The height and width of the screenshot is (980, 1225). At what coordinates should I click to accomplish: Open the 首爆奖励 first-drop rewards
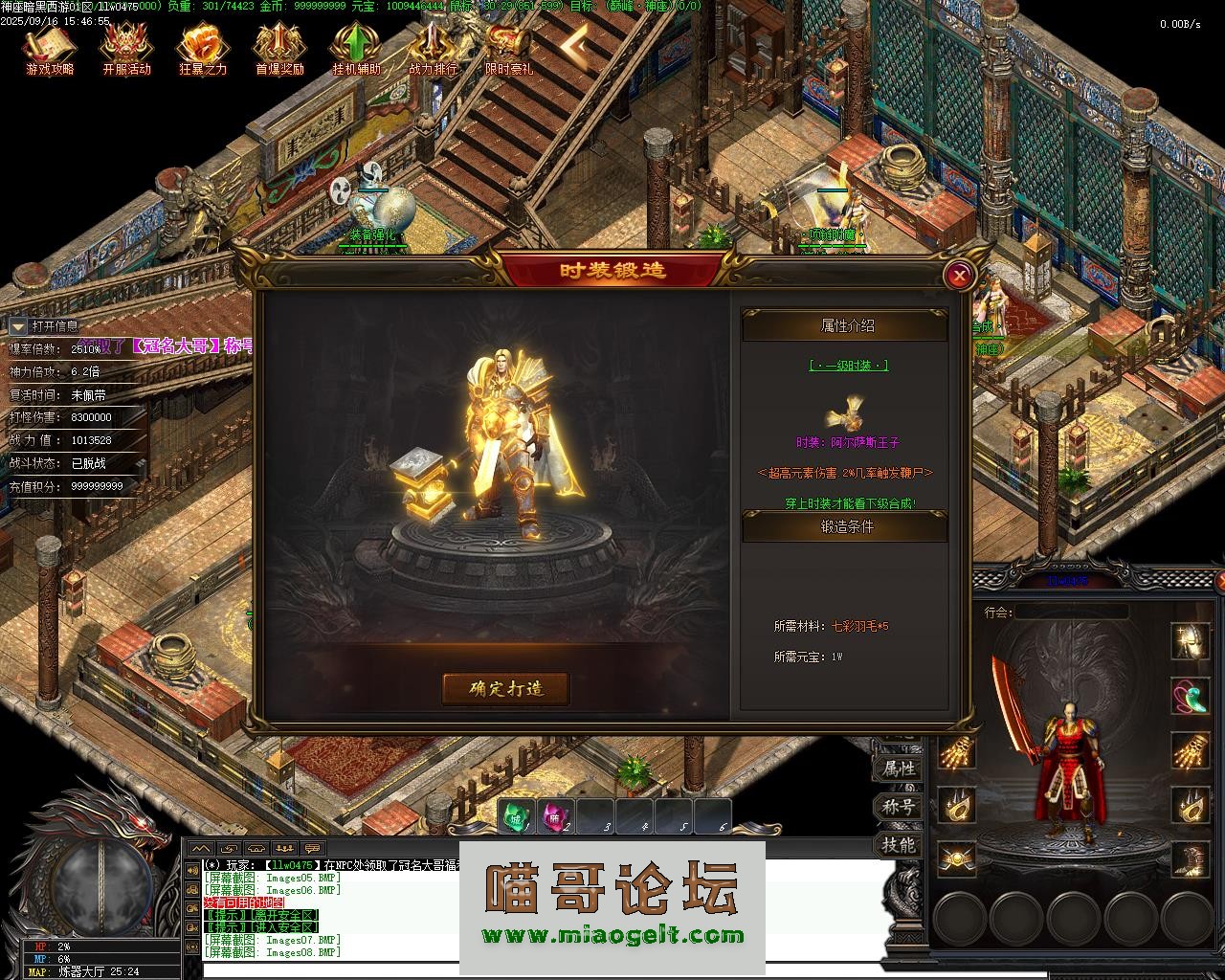click(279, 48)
